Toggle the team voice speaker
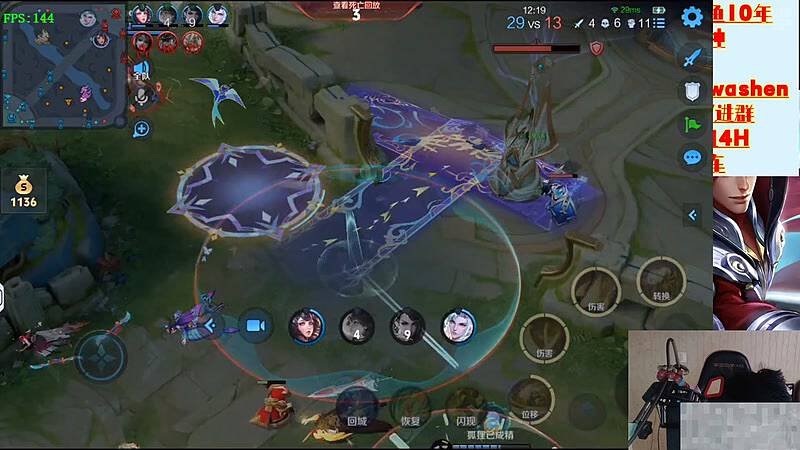The height and width of the screenshot is (450, 800). (141, 71)
